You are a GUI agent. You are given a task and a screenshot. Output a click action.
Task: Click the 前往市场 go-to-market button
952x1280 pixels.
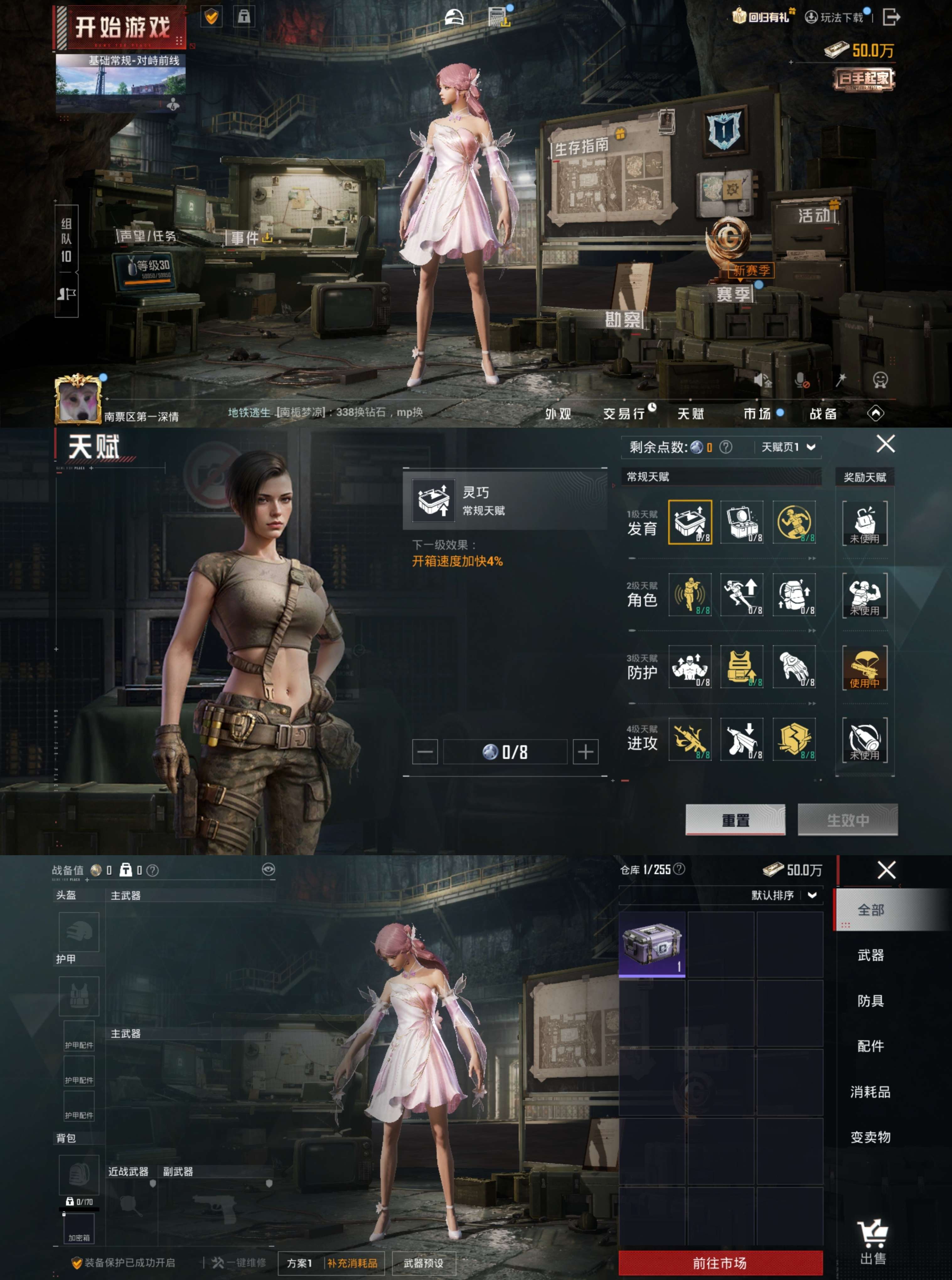point(720,1263)
